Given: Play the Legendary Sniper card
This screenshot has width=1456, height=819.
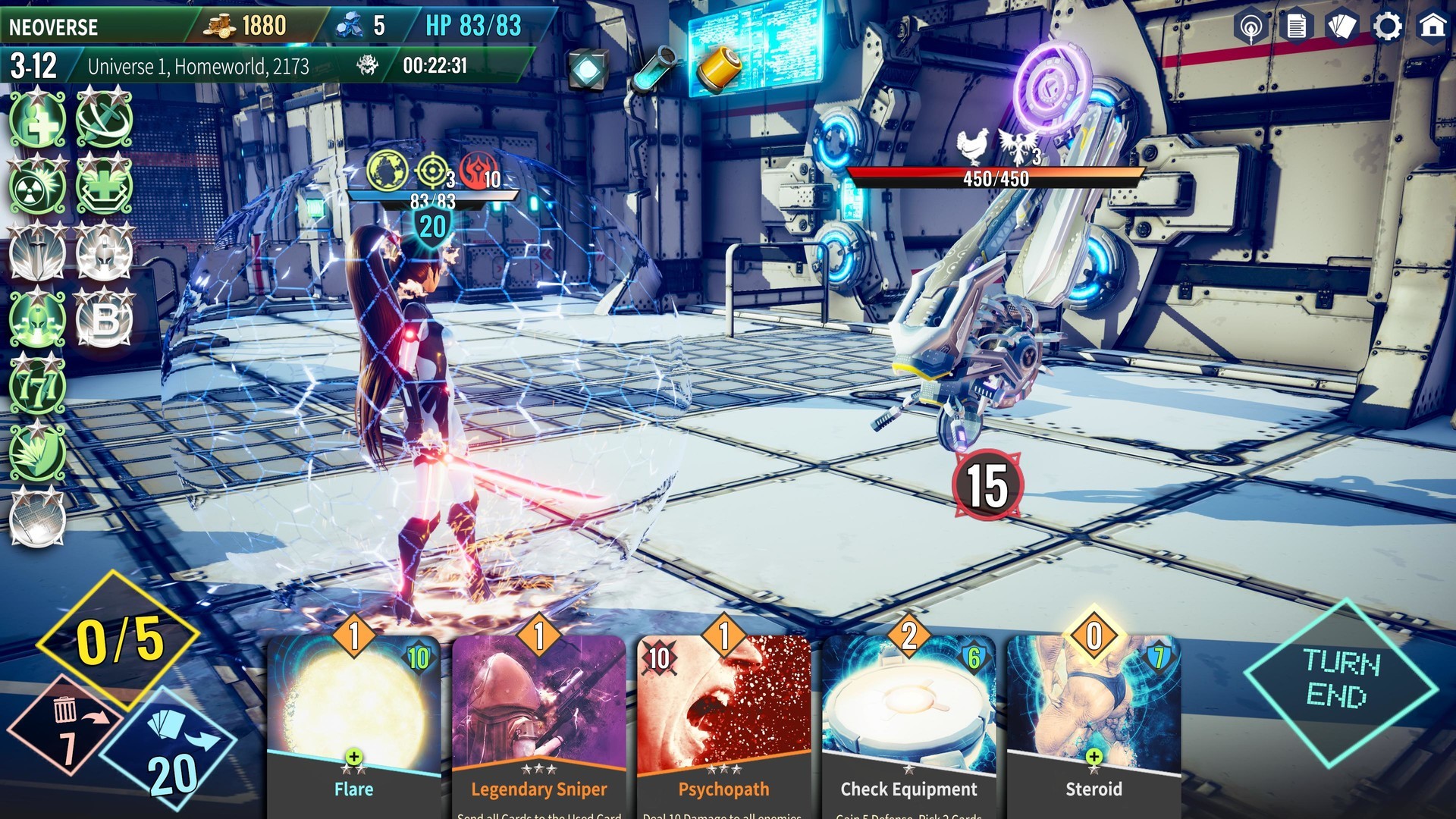Looking at the screenshot, I should click(x=538, y=720).
